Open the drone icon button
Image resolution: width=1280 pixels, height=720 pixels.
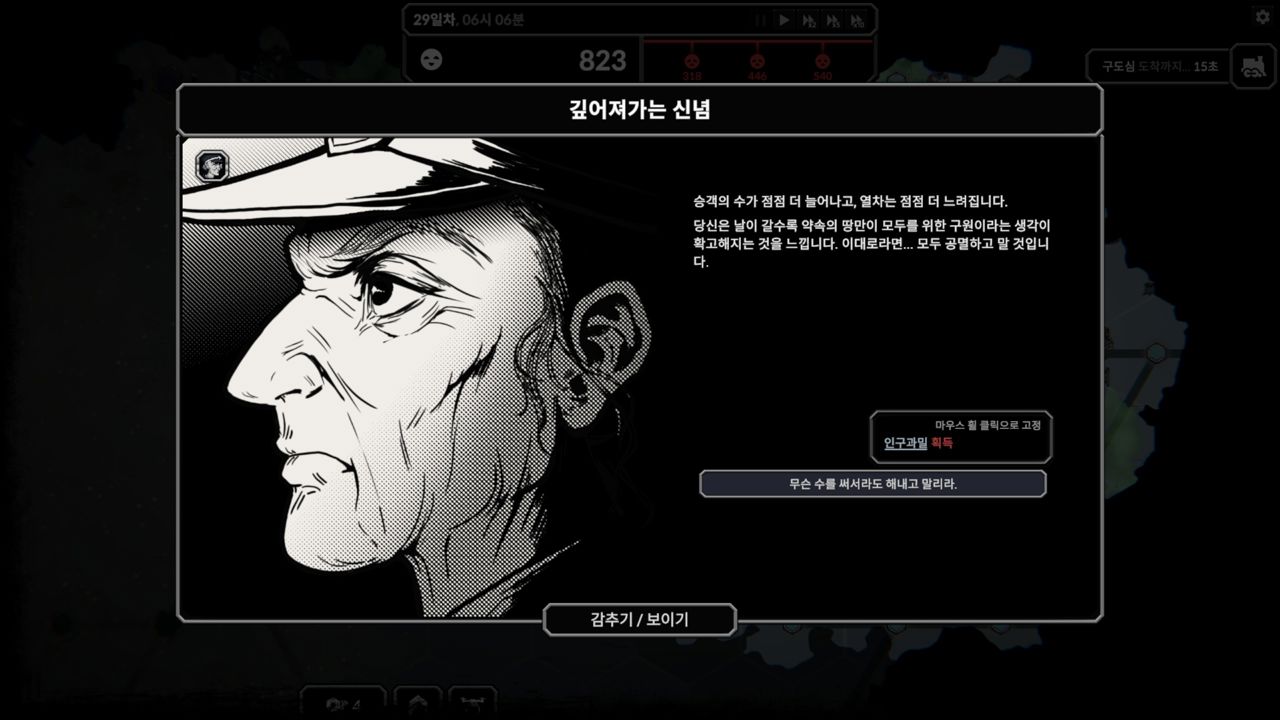pos(472,703)
